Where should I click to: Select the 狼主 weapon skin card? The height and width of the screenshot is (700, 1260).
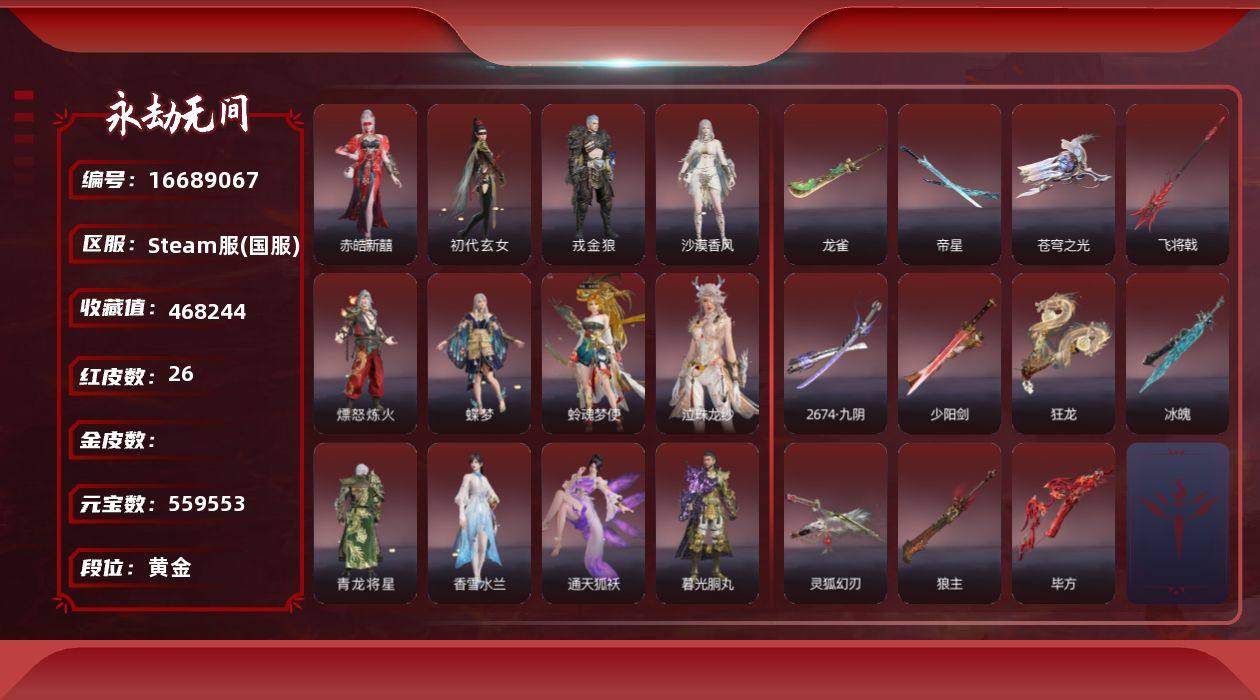click(949, 523)
